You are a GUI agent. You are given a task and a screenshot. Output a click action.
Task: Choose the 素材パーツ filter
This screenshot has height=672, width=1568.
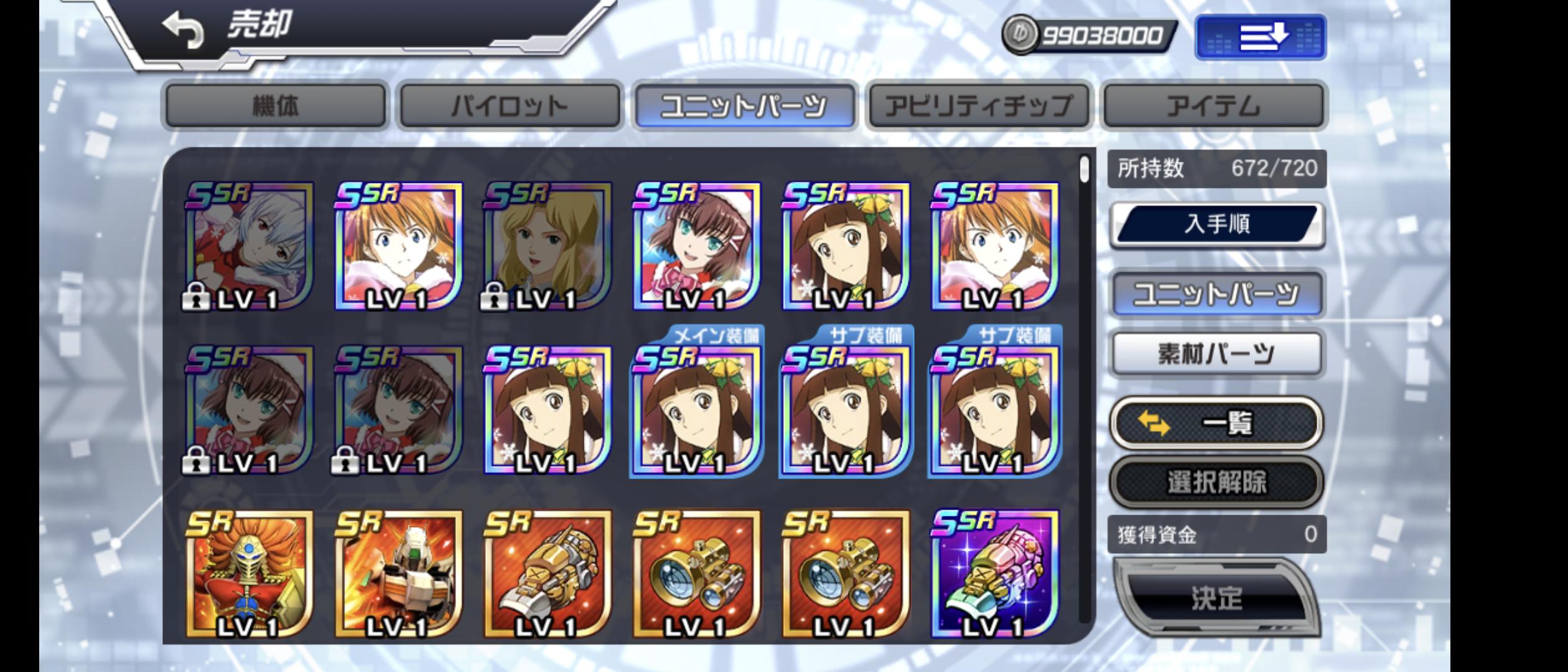coord(1217,353)
